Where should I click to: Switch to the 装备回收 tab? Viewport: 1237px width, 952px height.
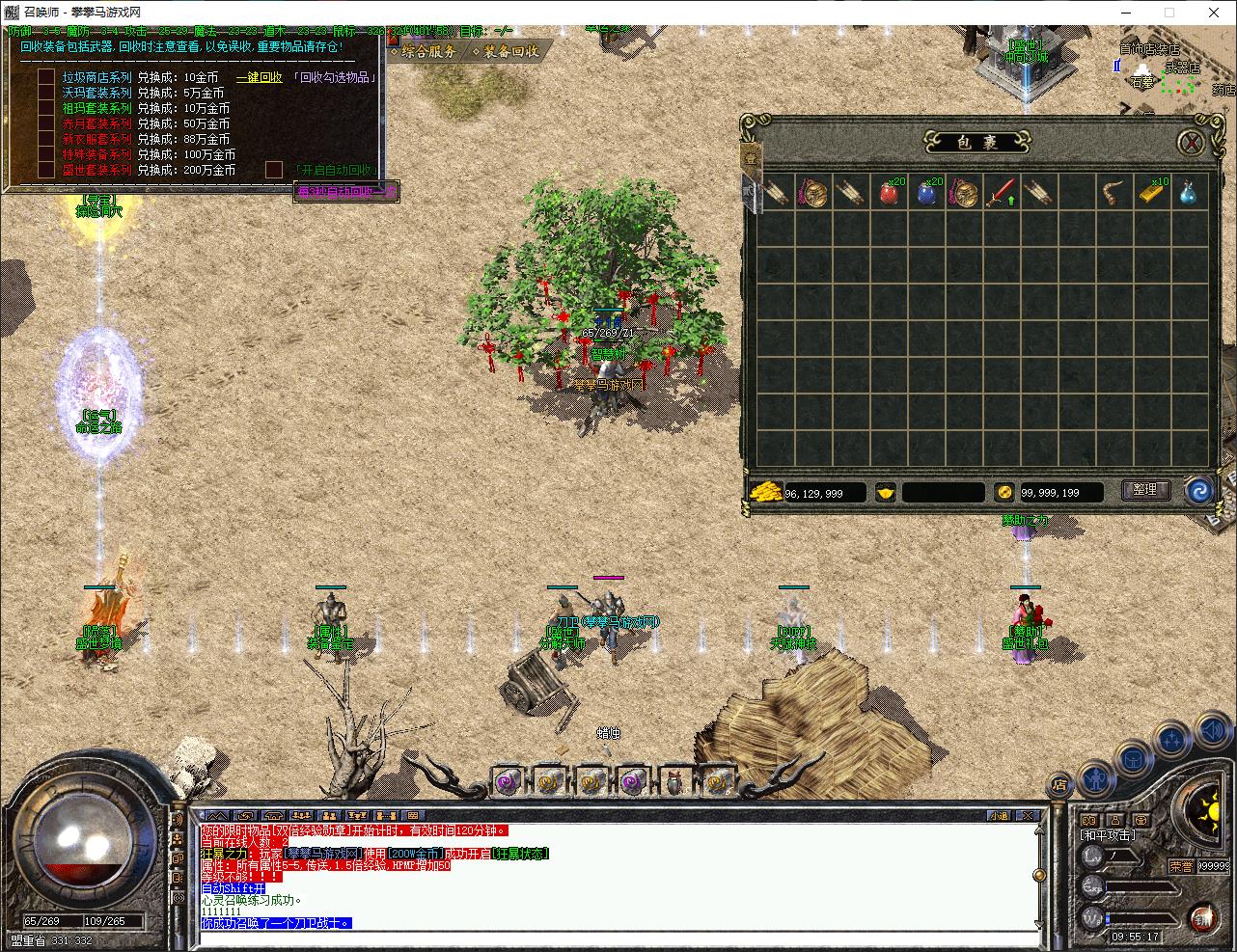(506, 51)
